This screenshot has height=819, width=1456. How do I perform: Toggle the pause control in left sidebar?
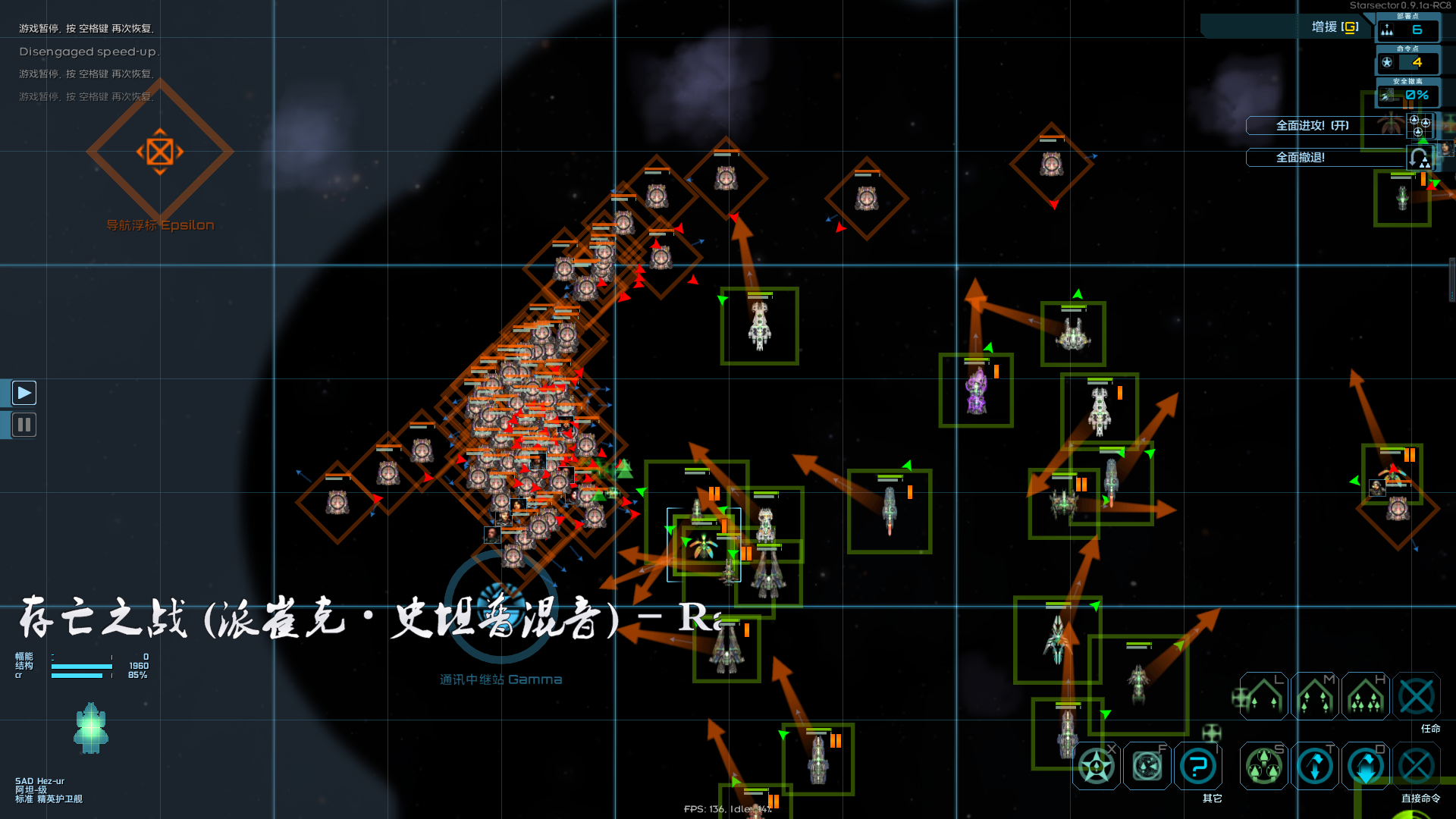click(24, 425)
